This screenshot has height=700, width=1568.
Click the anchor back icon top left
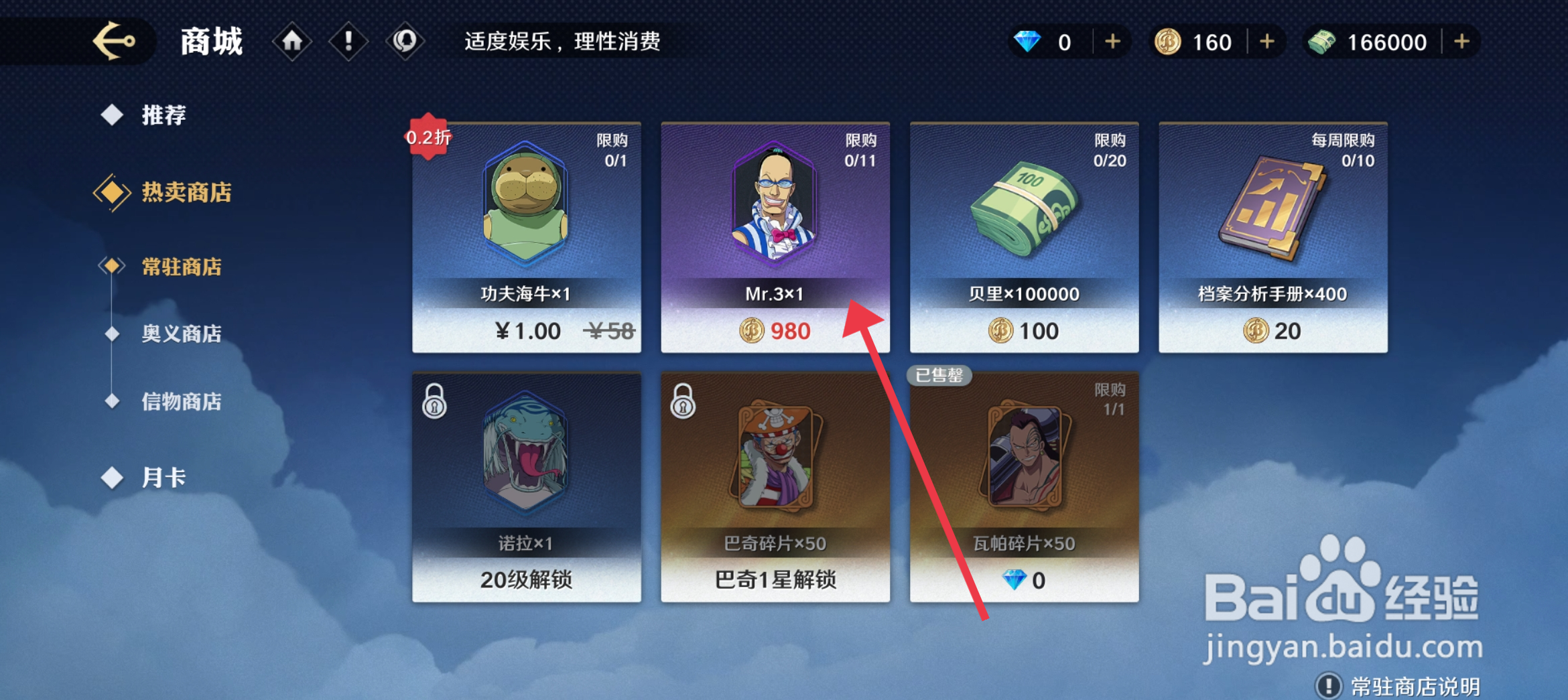click(115, 42)
